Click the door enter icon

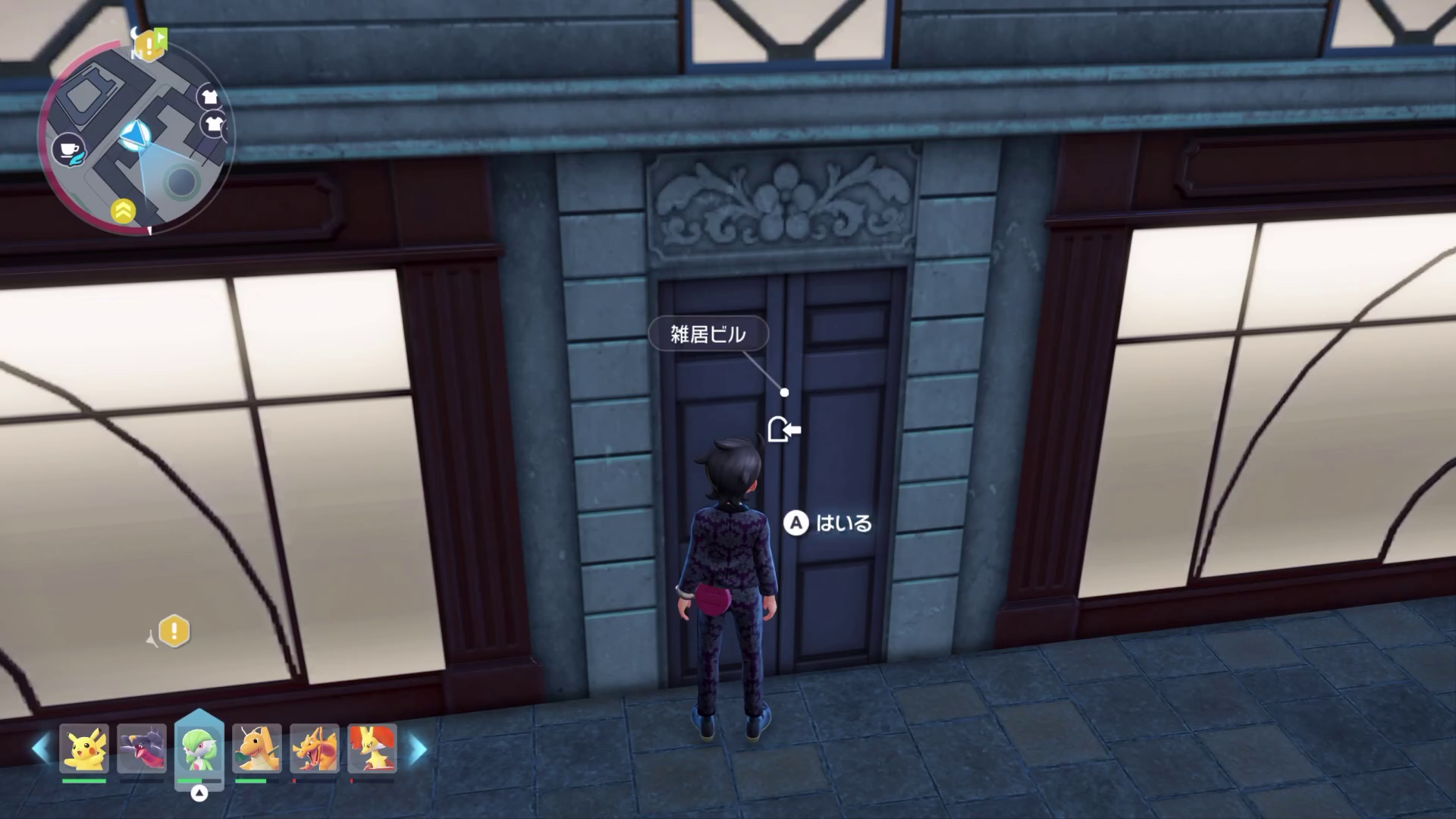(x=783, y=430)
